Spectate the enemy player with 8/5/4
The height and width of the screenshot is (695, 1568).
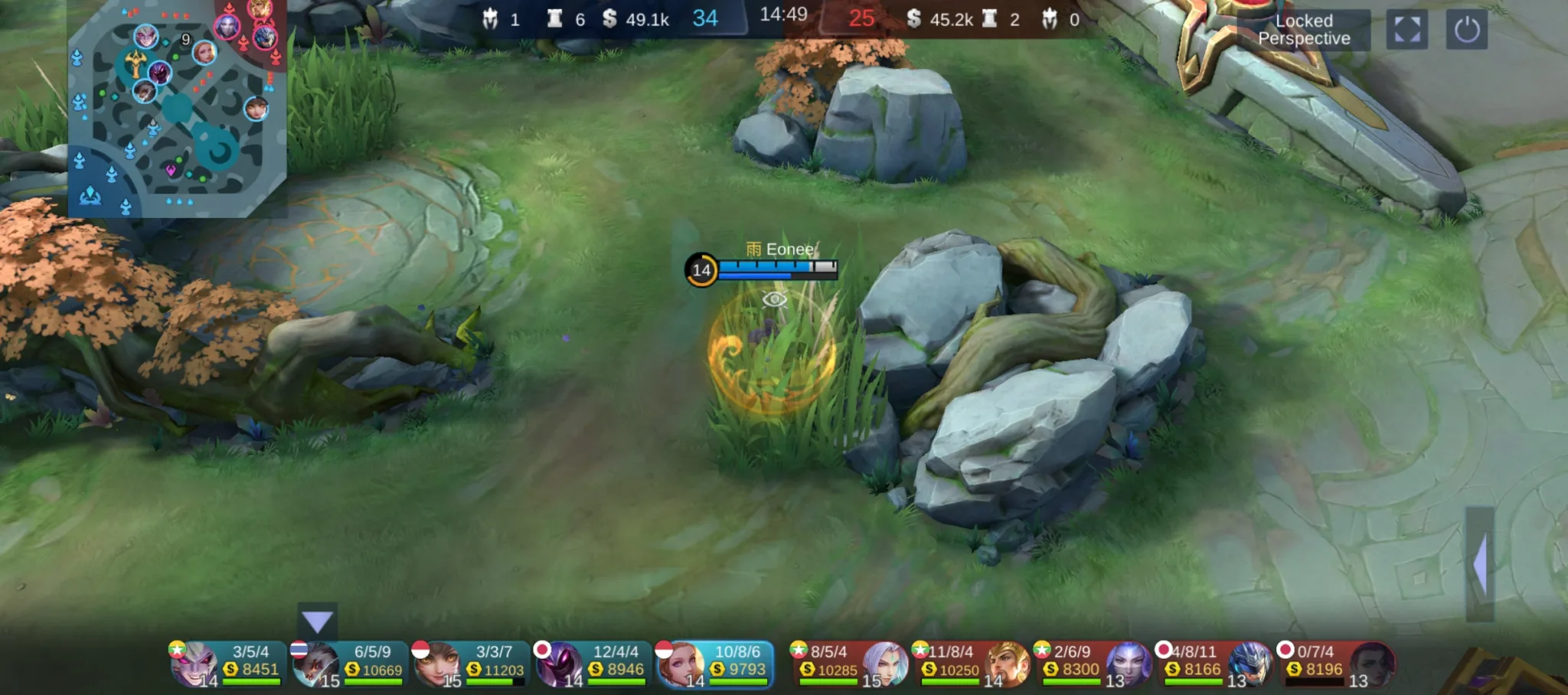click(x=848, y=664)
